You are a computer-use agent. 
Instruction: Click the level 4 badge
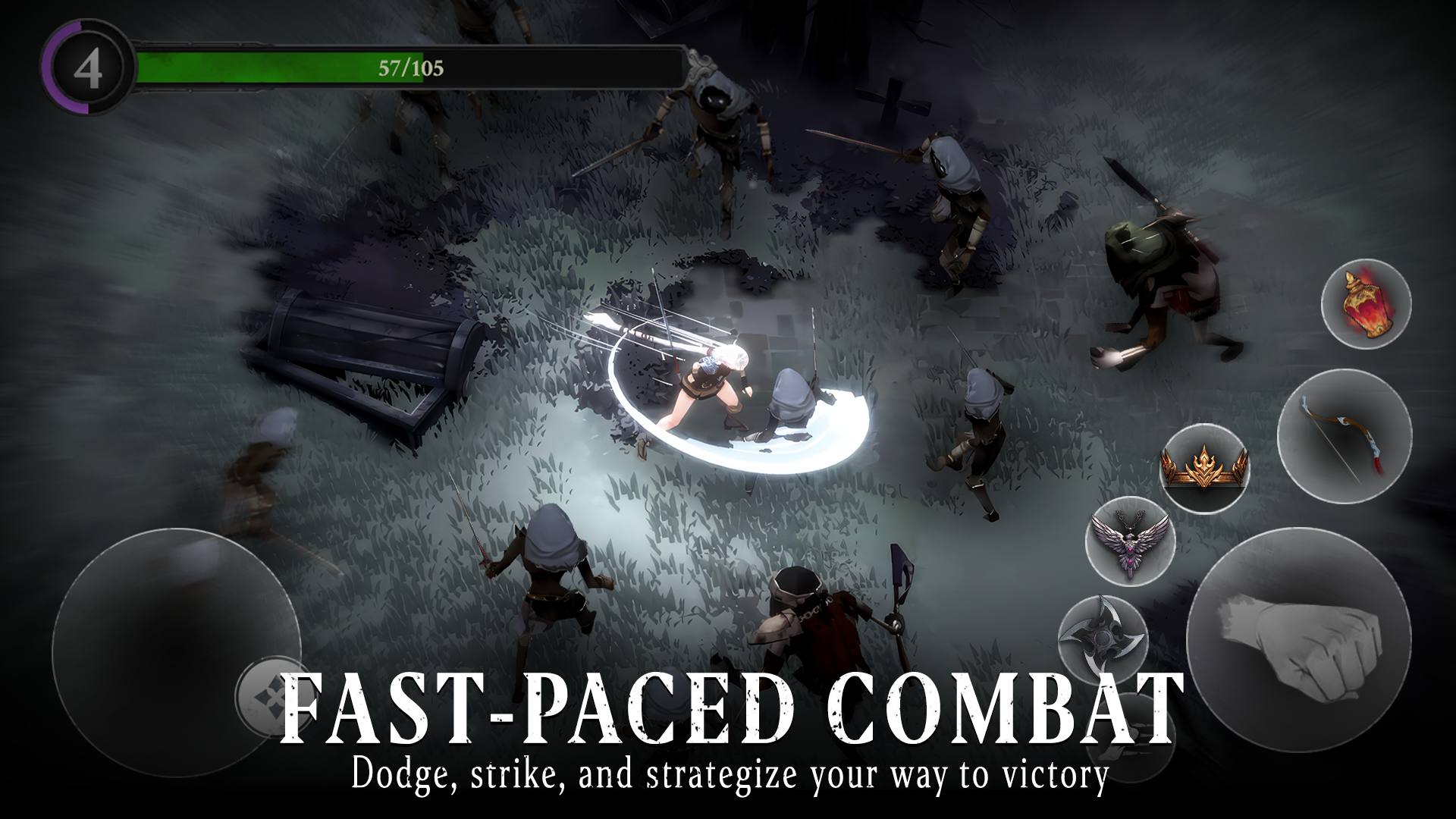tap(87, 67)
